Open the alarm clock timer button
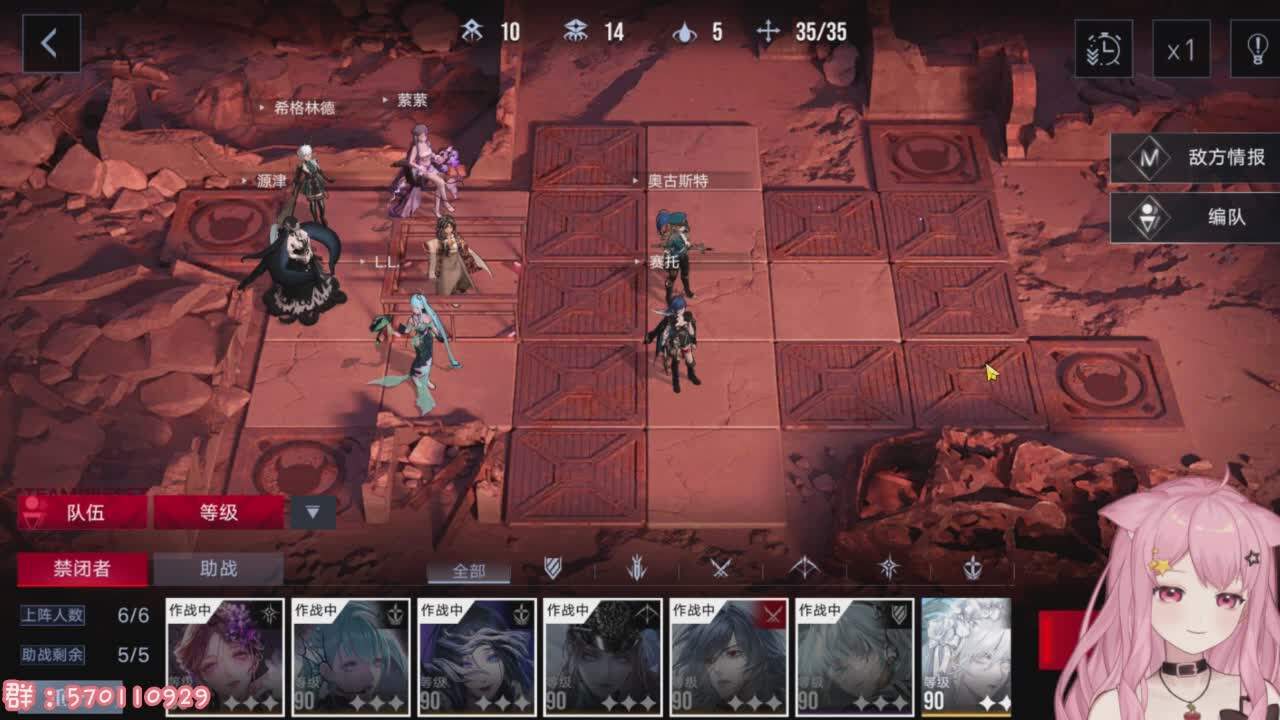The height and width of the screenshot is (720, 1280). coord(1103,48)
